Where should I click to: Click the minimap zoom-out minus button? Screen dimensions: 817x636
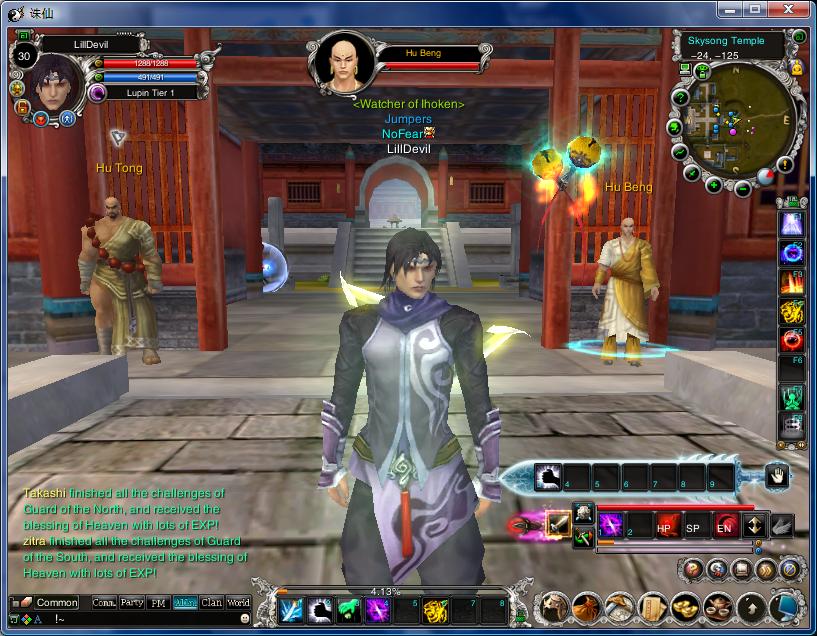click(743, 187)
